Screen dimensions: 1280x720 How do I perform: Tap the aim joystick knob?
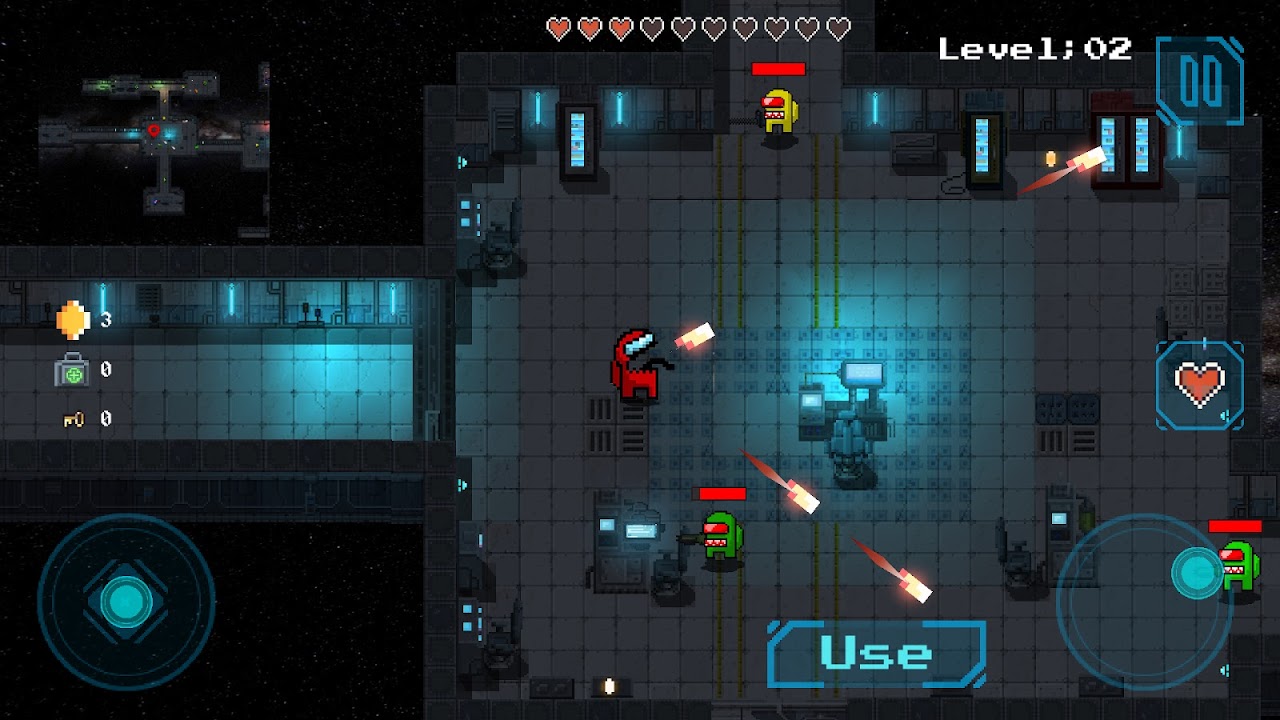(x=1196, y=572)
